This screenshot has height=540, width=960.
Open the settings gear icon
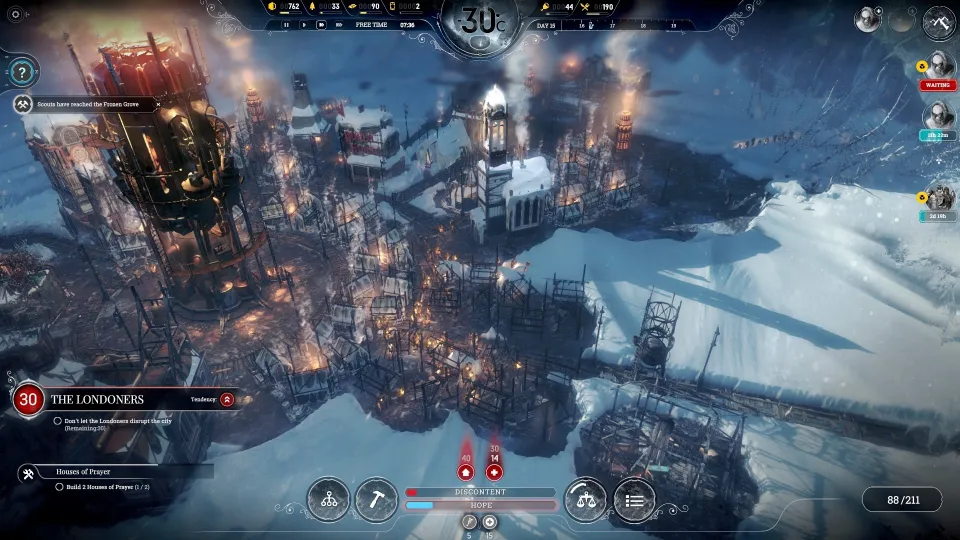[x=15, y=15]
